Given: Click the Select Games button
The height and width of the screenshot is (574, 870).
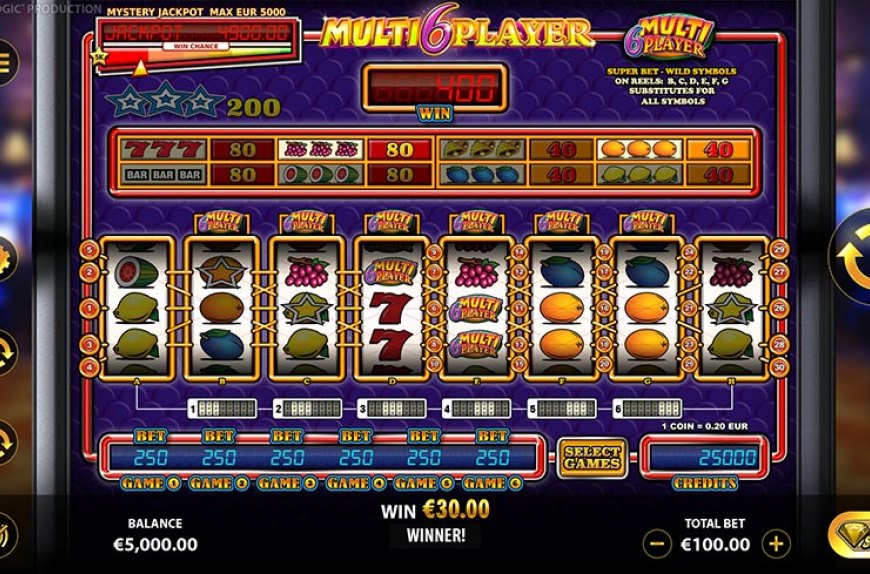Looking at the screenshot, I should pyautogui.click(x=592, y=458).
